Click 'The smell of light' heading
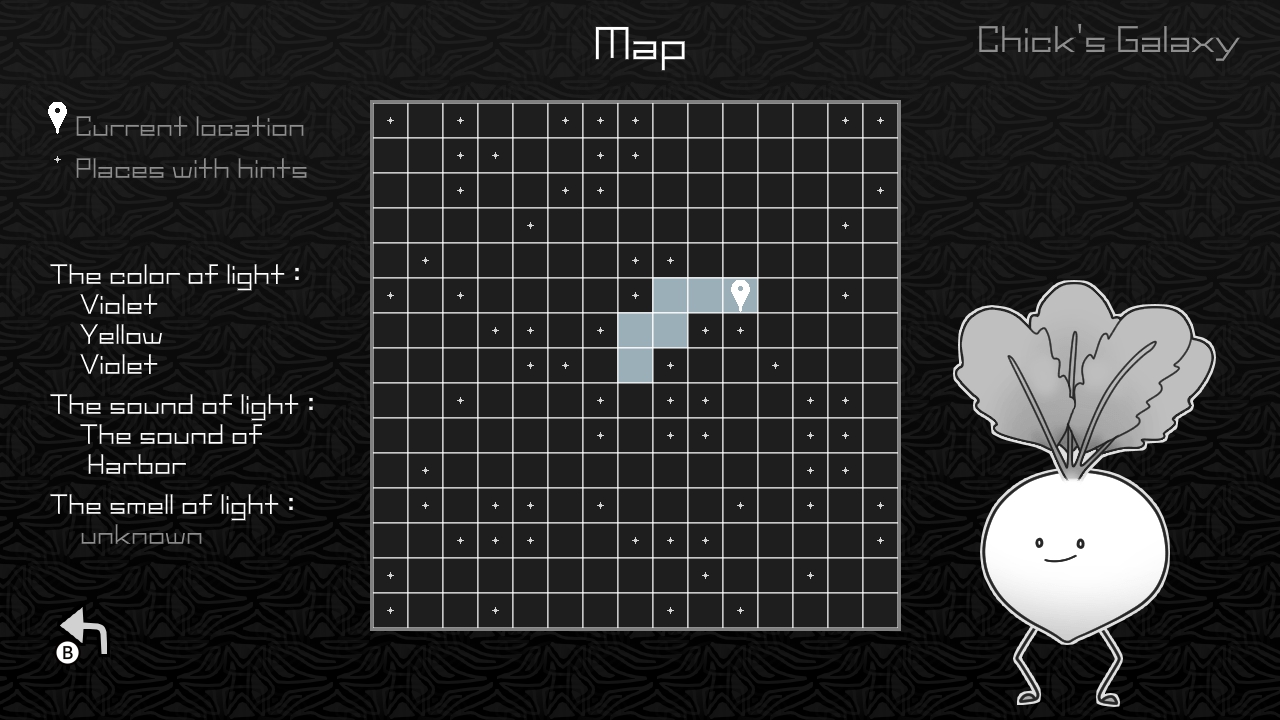This screenshot has width=1280, height=720. click(172, 505)
